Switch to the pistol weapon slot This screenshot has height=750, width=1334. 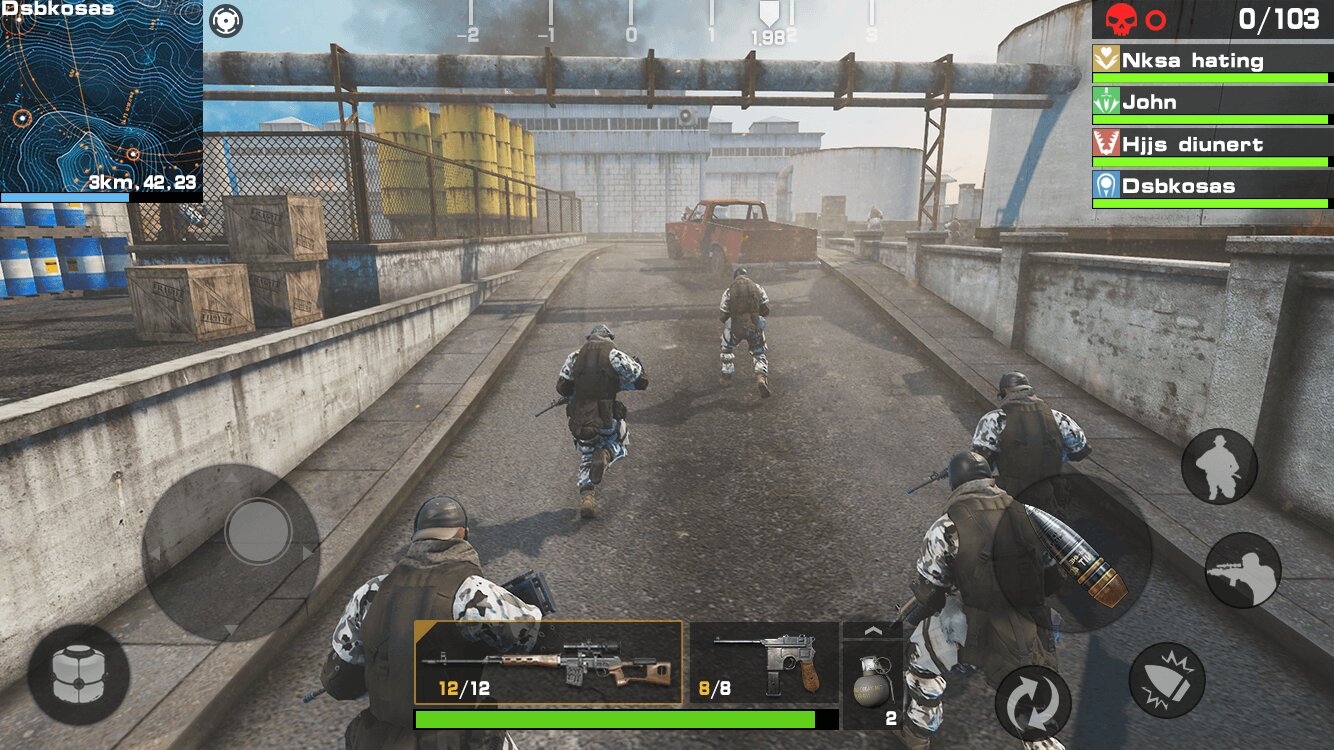(764, 662)
